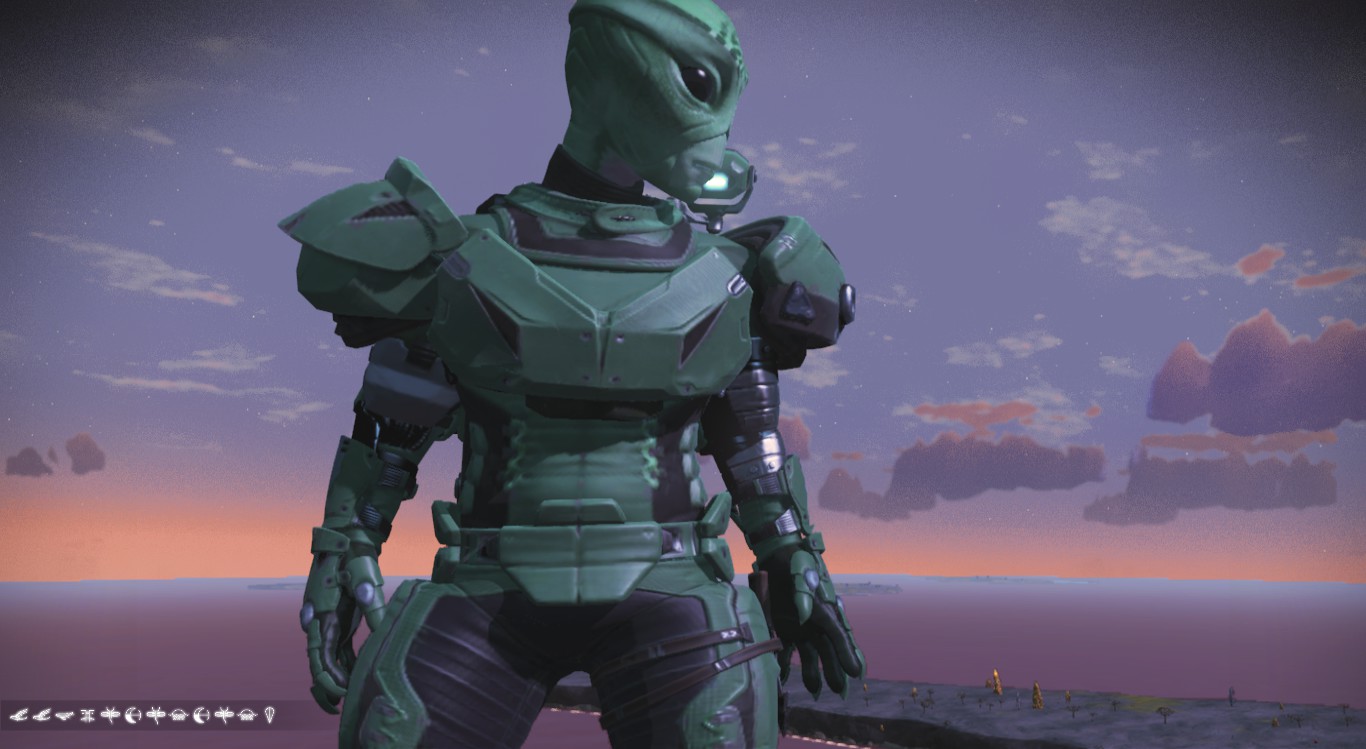This screenshot has height=749, width=1366.
Task: Select the second tent glyph icon
Action: coord(246,716)
